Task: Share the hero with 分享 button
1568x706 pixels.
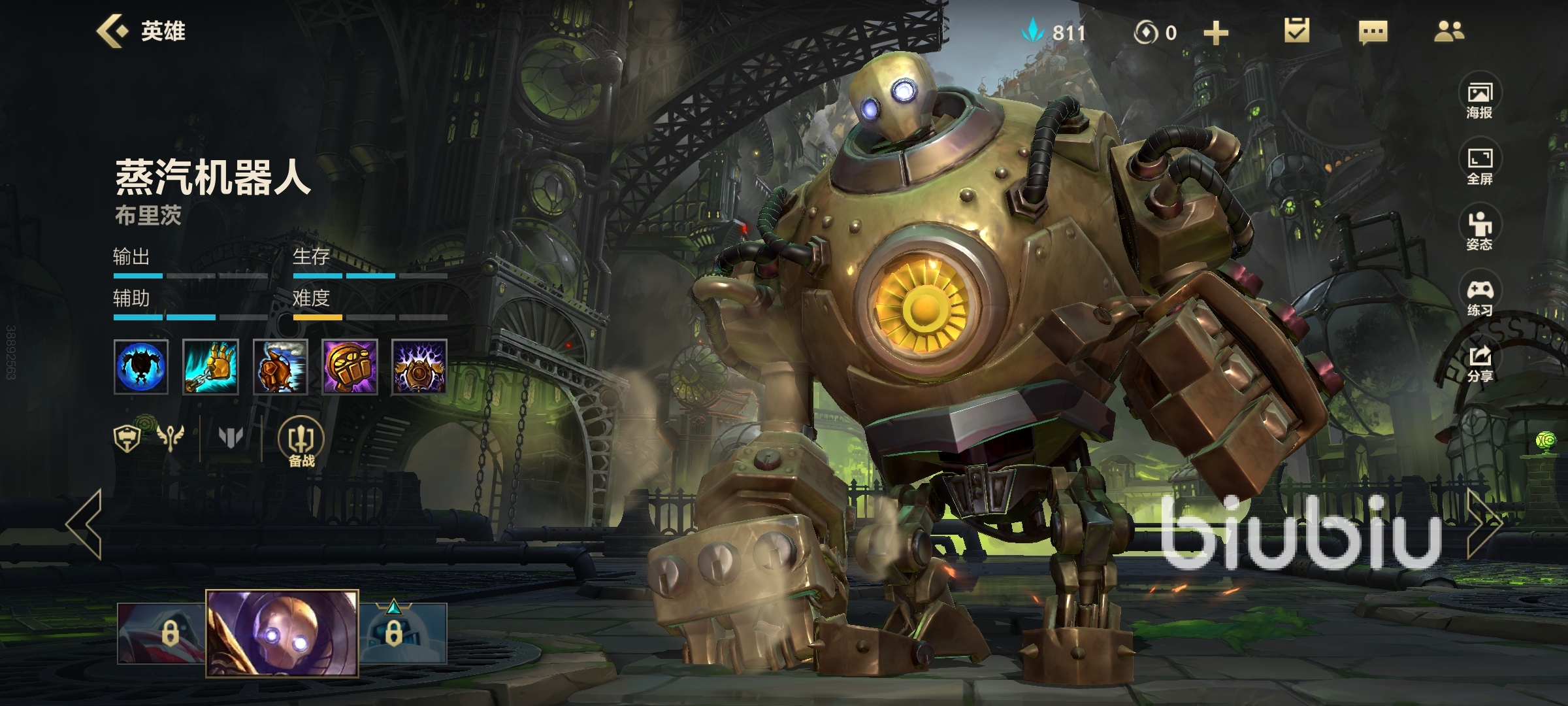Action: (x=1479, y=364)
